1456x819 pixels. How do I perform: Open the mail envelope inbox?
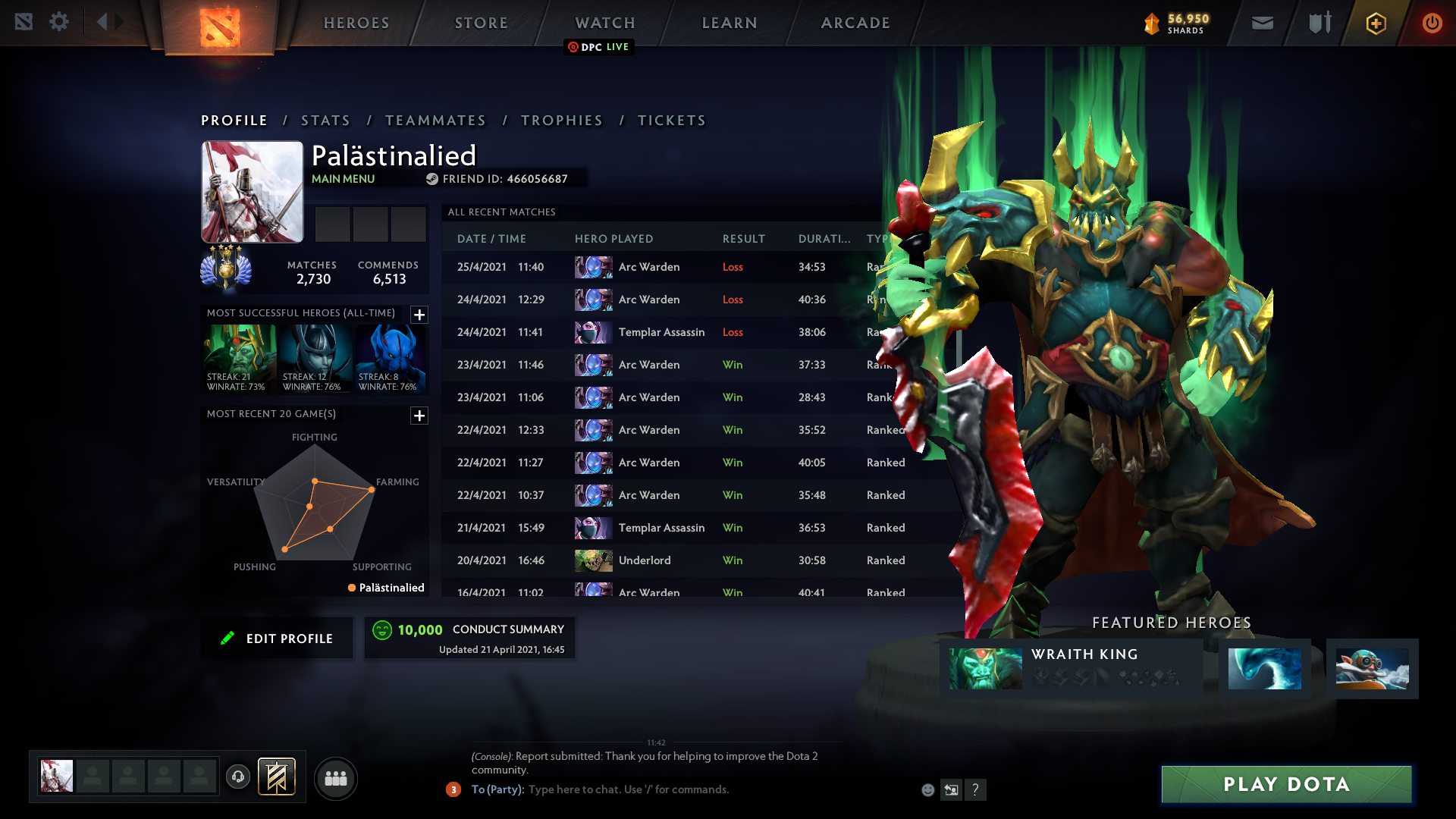(1262, 23)
